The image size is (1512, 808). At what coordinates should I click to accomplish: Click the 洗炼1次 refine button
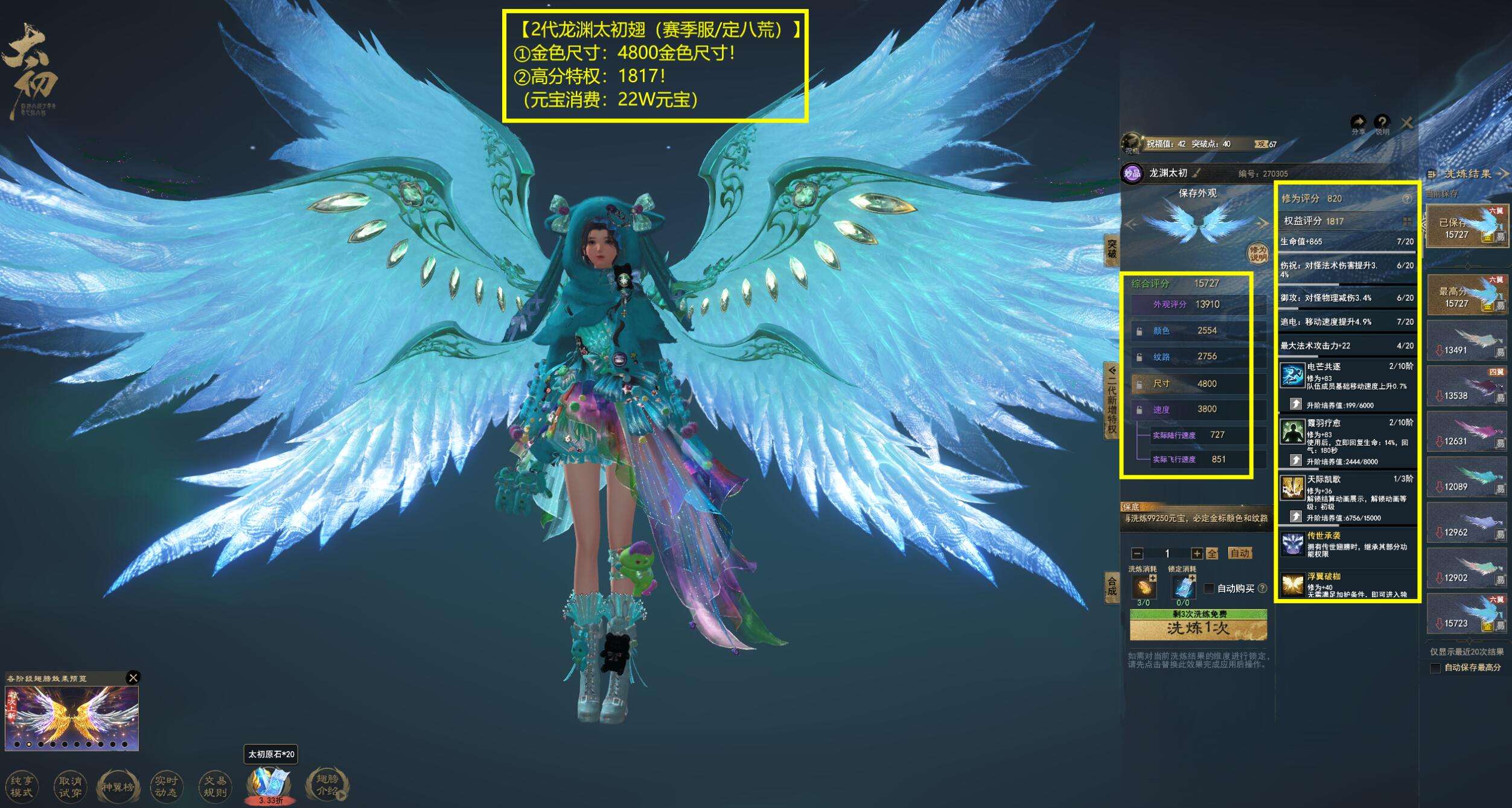[x=1198, y=629]
